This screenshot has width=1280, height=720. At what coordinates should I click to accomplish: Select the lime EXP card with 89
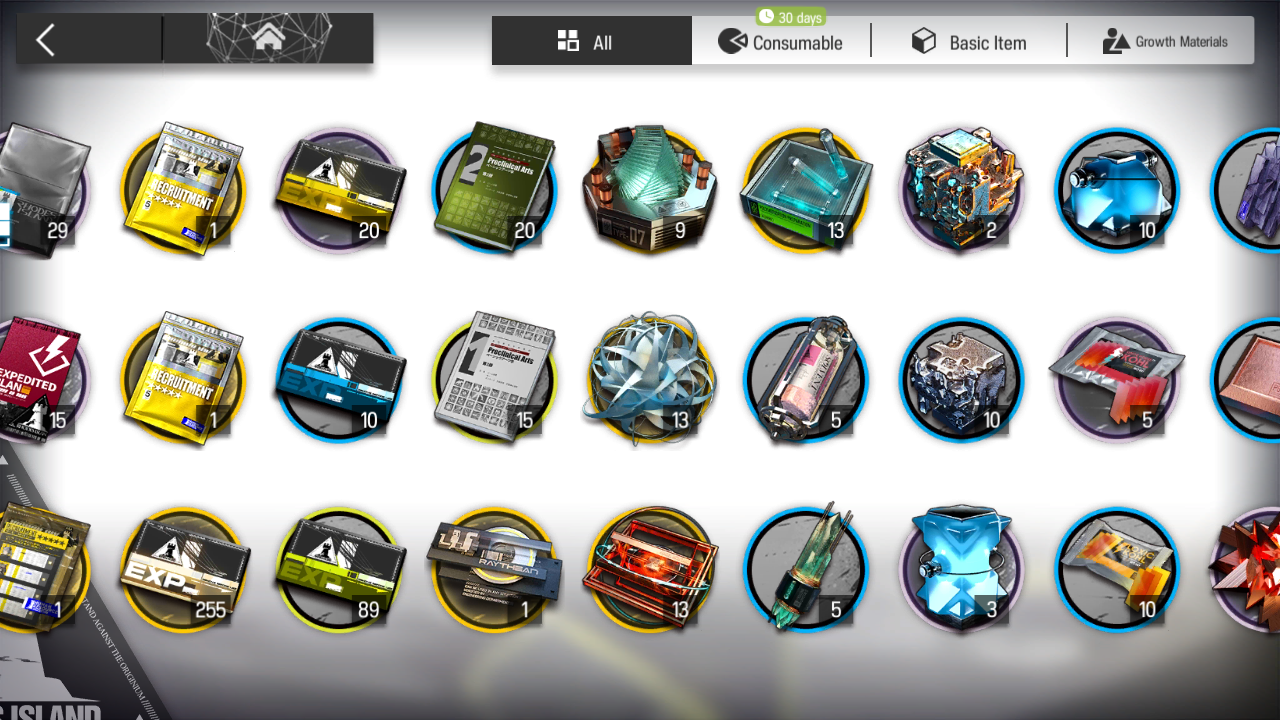339,570
